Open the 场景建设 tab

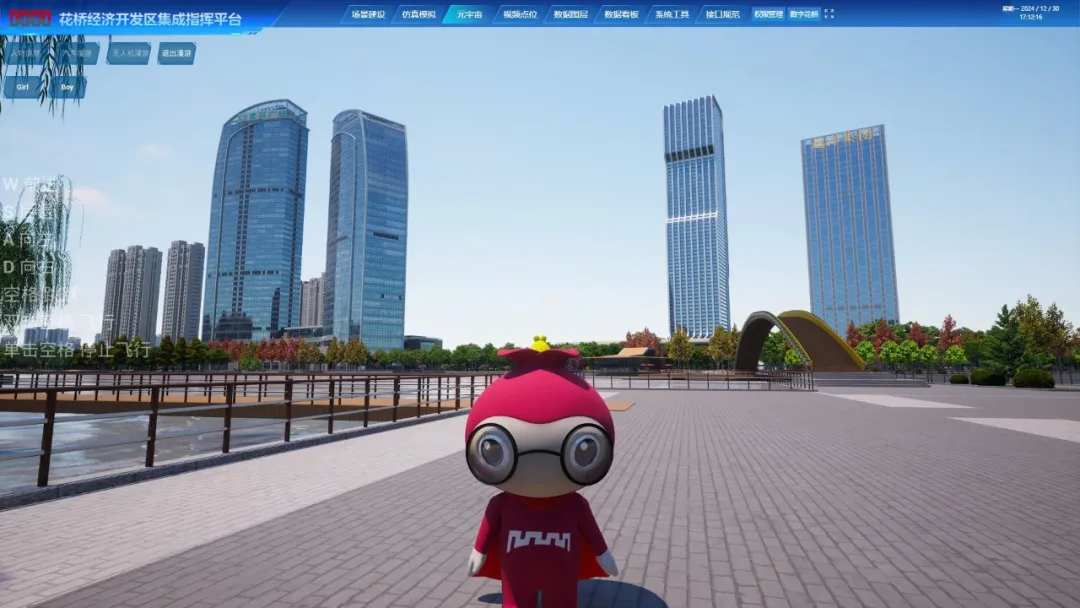pos(366,14)
